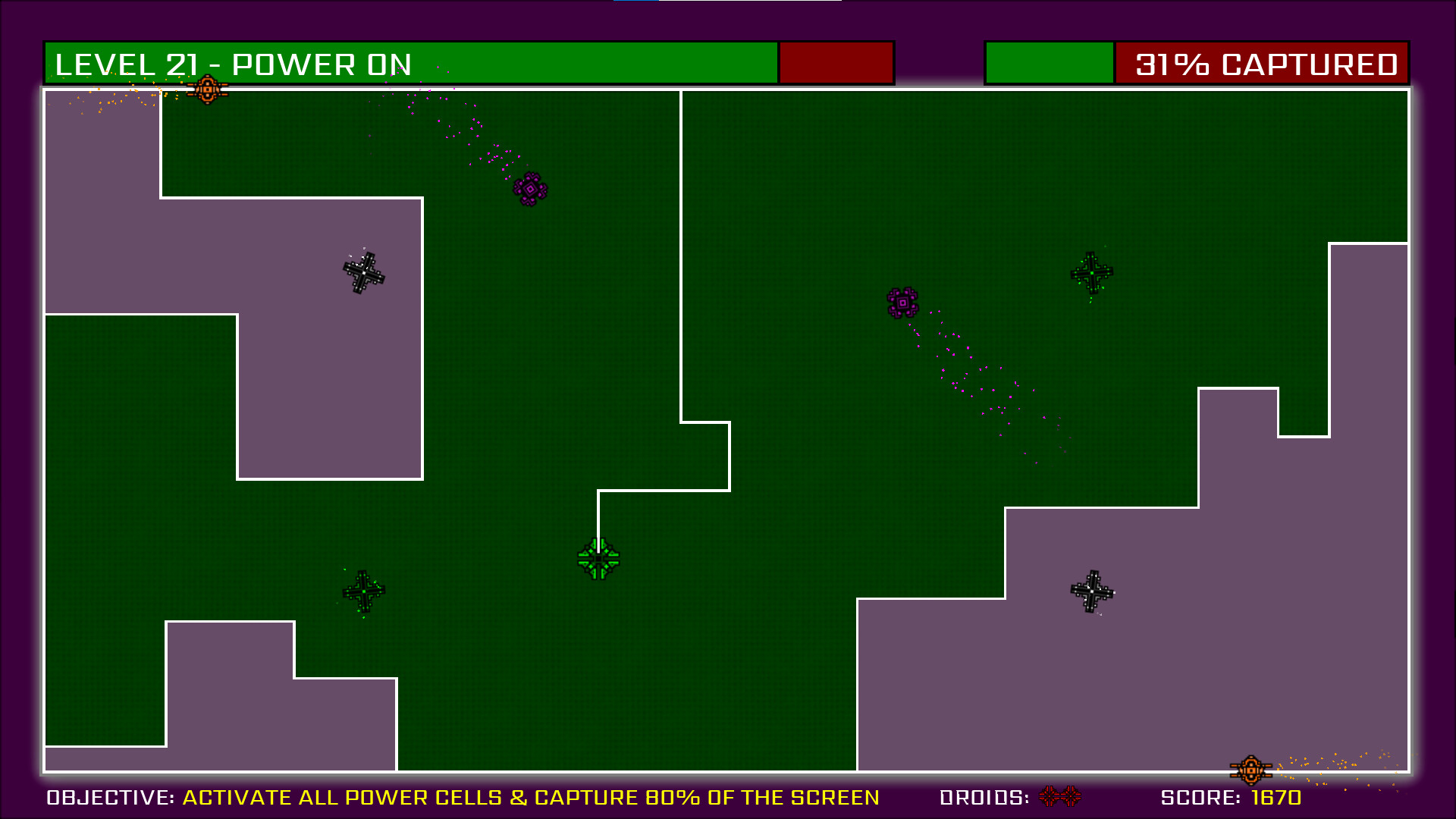This screenshot has height=819, width=1456.
Task: Click the glowing green cross droid at center
Action: click(x=598, y=560)
